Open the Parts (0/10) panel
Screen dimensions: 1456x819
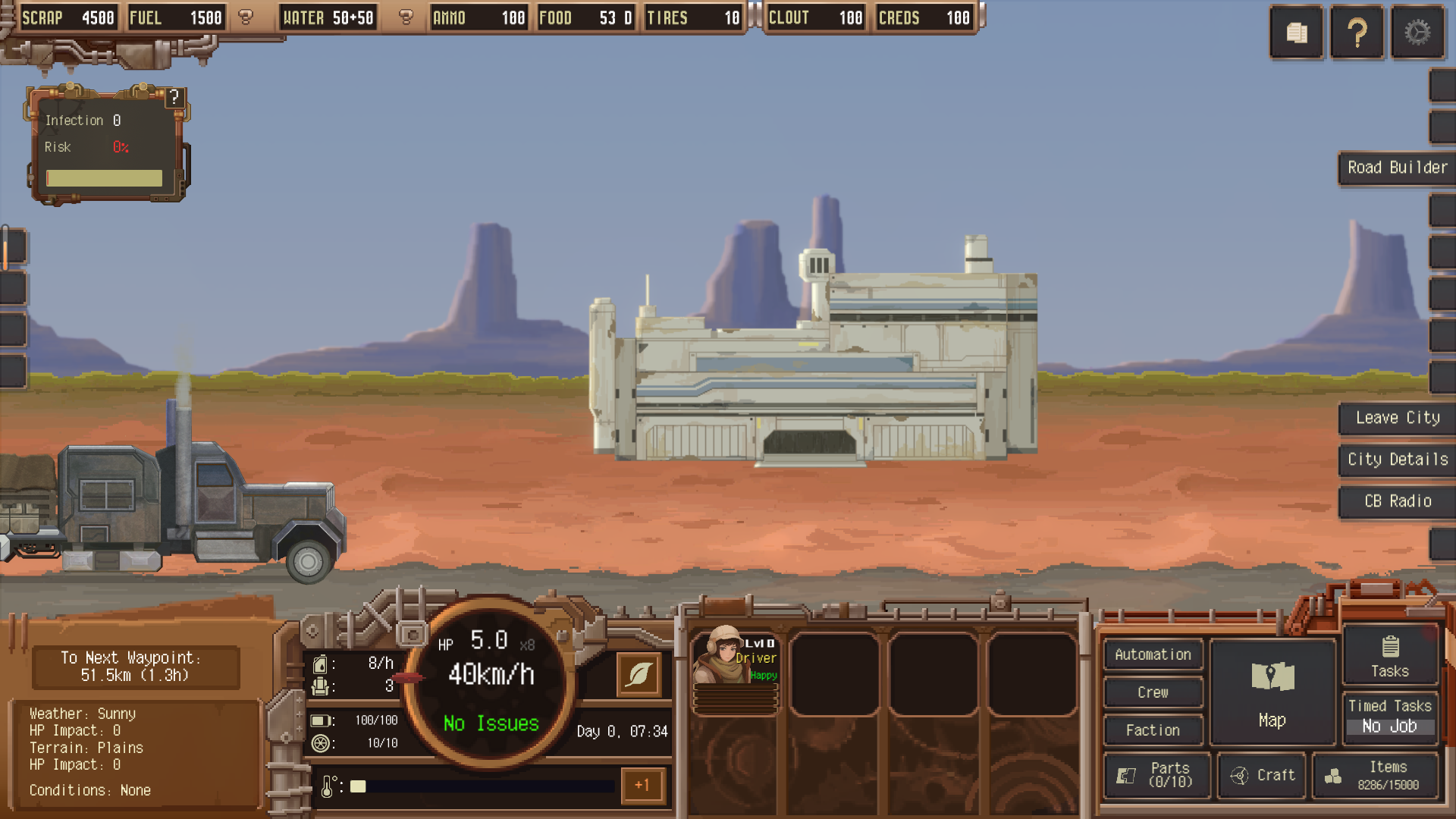click(x=1156, y=775)
